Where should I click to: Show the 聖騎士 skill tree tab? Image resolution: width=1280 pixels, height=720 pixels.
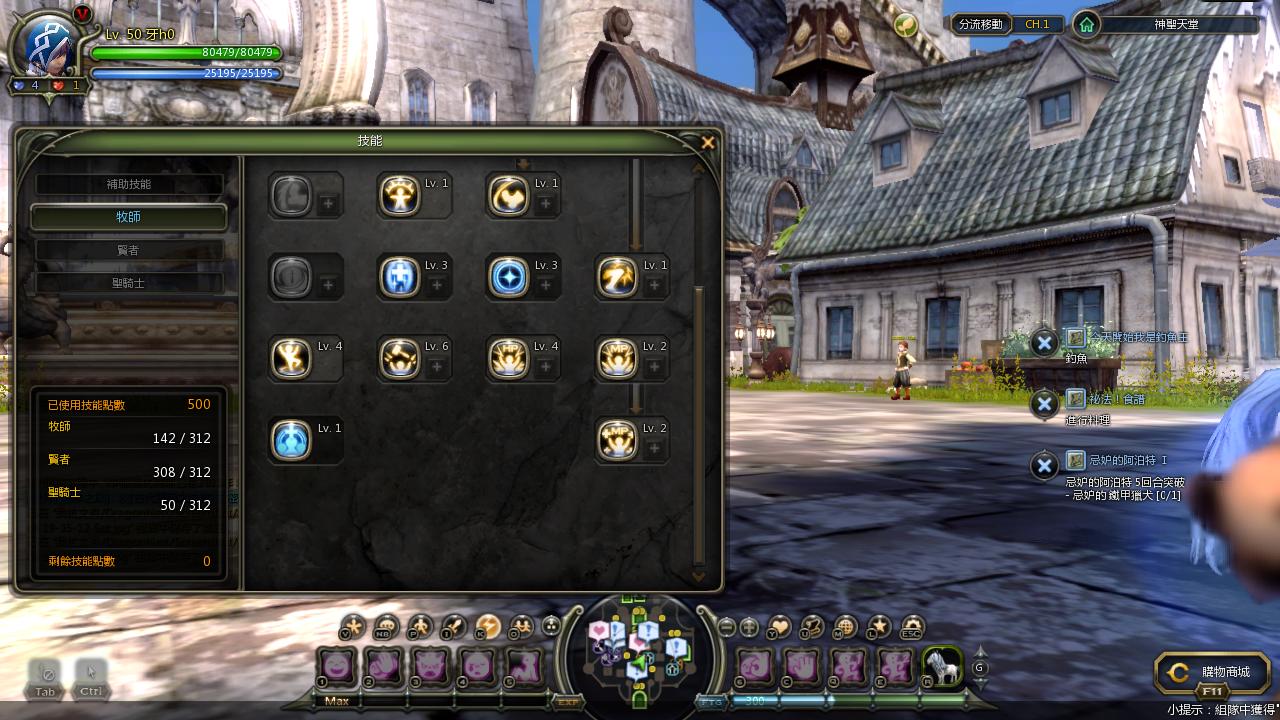coord(129,283)
